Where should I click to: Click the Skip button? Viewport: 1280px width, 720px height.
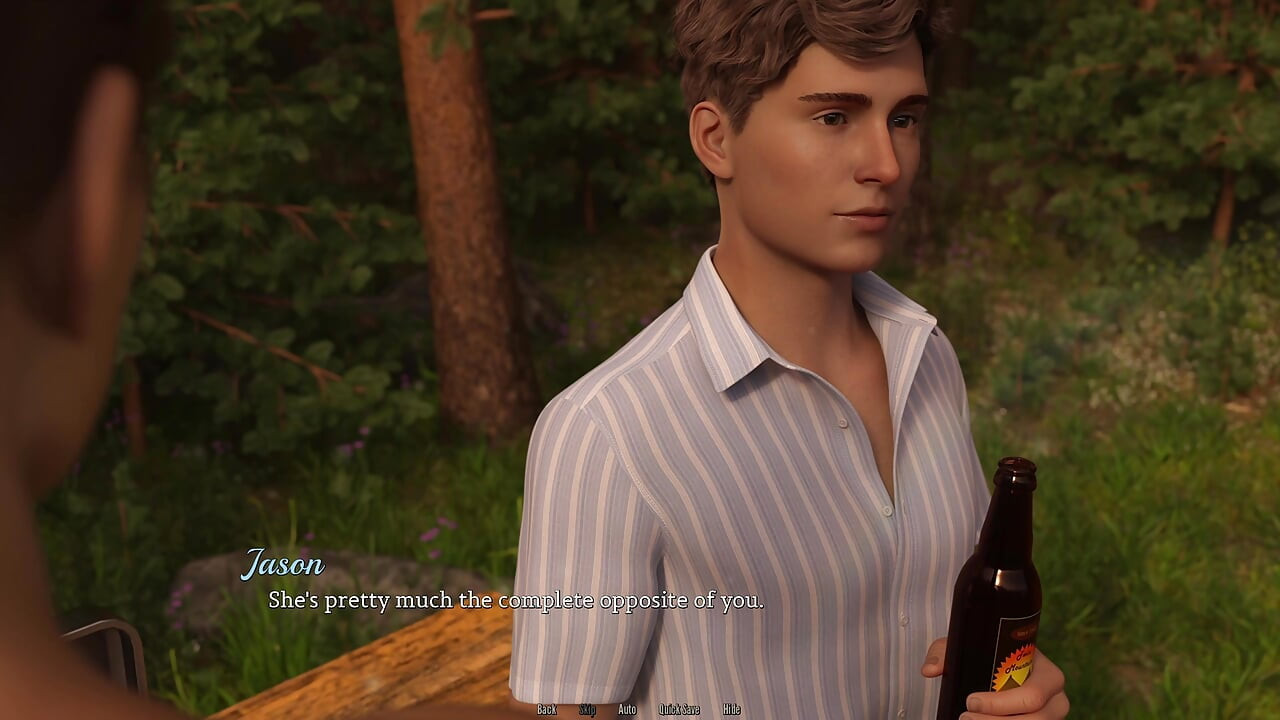tap(587, 709)
